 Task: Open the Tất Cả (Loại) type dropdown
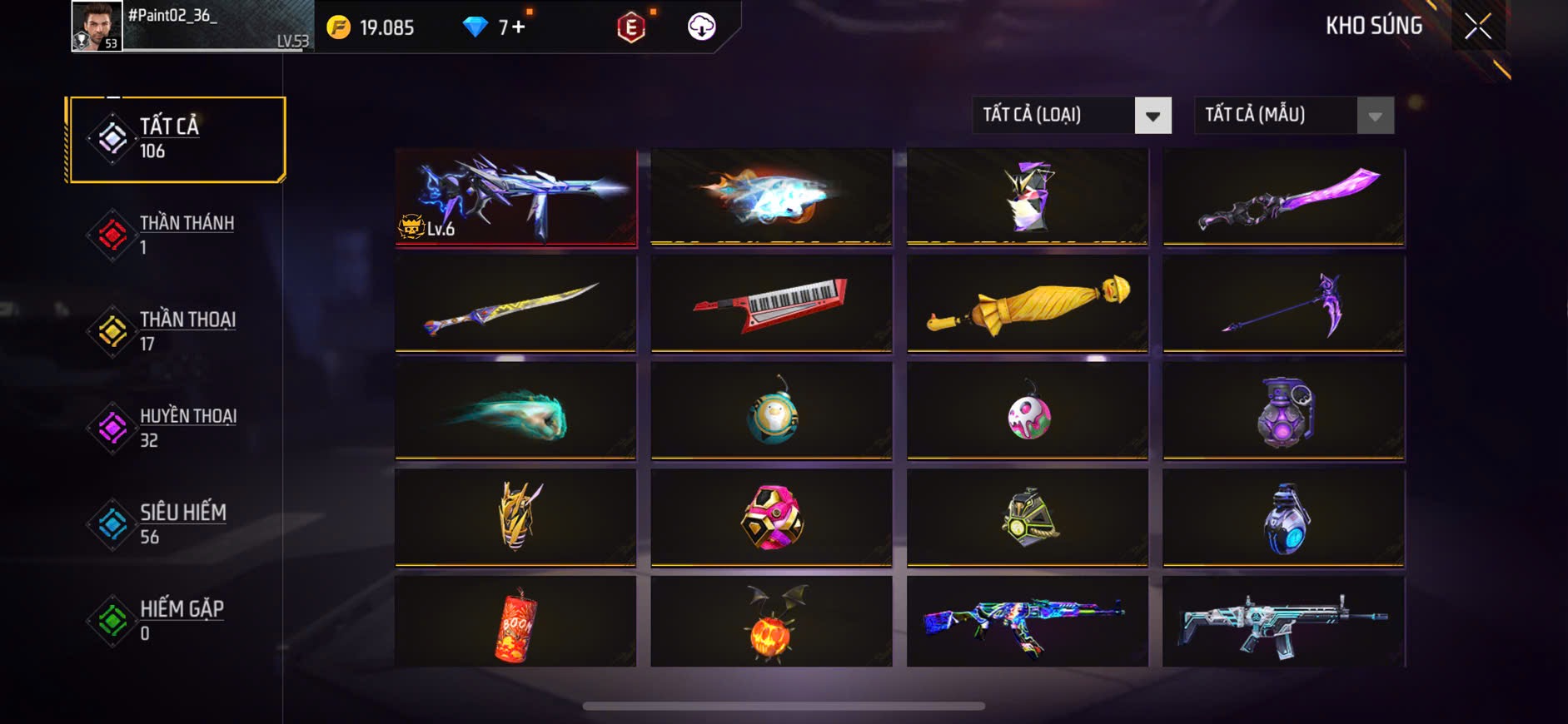pos(1071,116)
